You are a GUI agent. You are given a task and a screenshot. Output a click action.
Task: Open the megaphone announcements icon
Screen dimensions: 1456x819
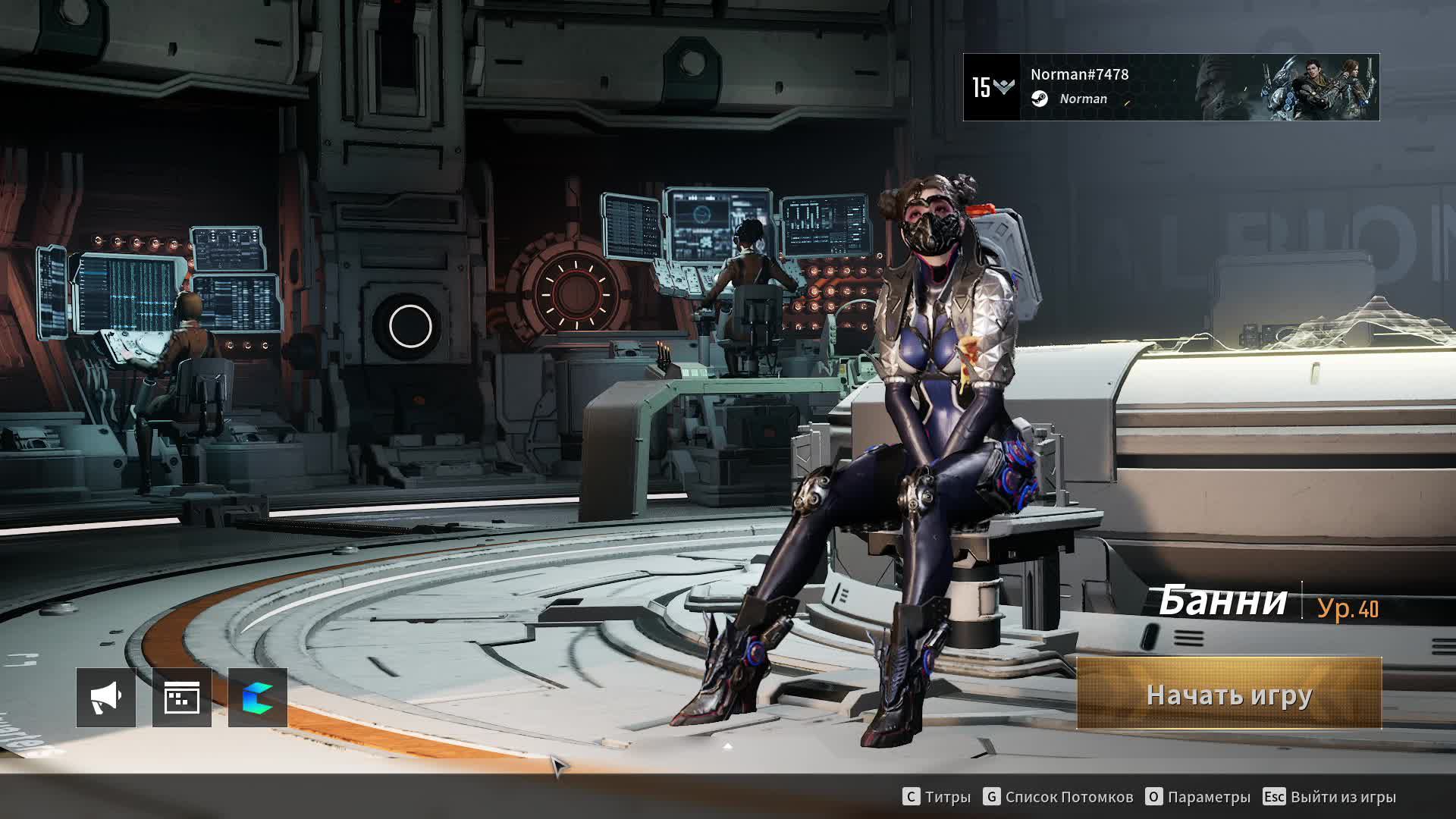coord(106,698)
